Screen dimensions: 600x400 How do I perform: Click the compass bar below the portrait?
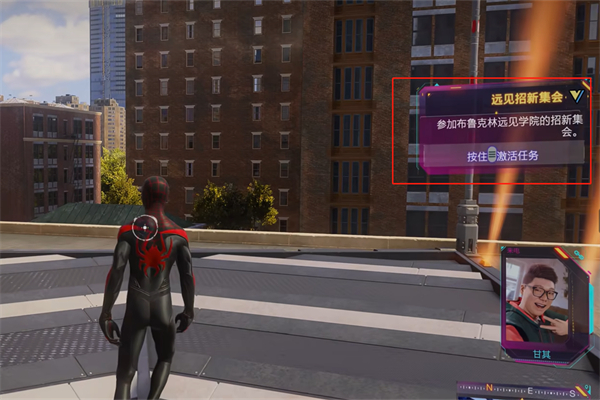(526, 390)
